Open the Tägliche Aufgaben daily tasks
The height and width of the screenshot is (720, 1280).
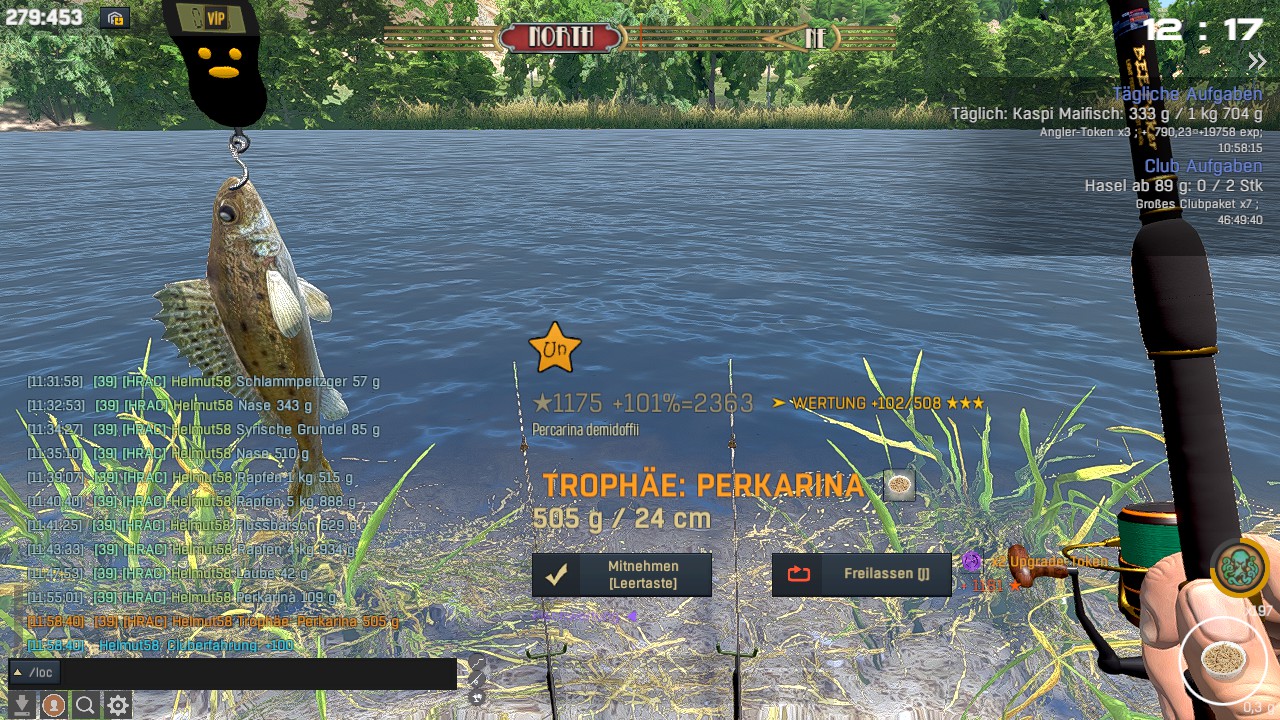pos(1187,94)
